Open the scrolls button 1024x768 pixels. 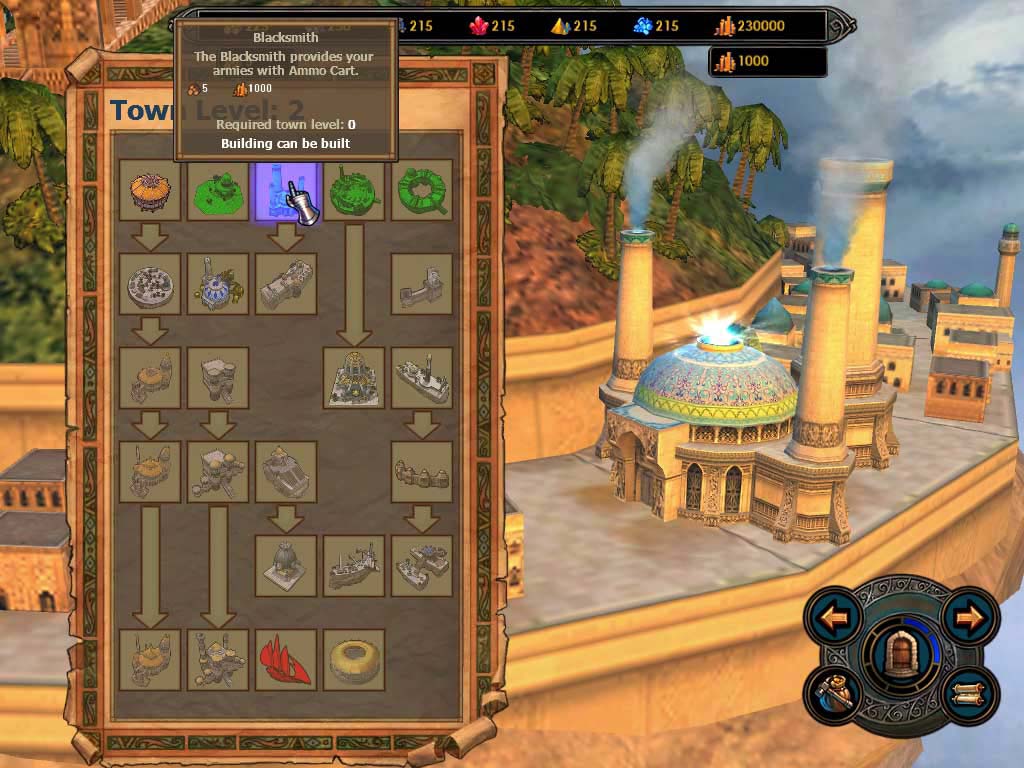[x=968, y=693]
